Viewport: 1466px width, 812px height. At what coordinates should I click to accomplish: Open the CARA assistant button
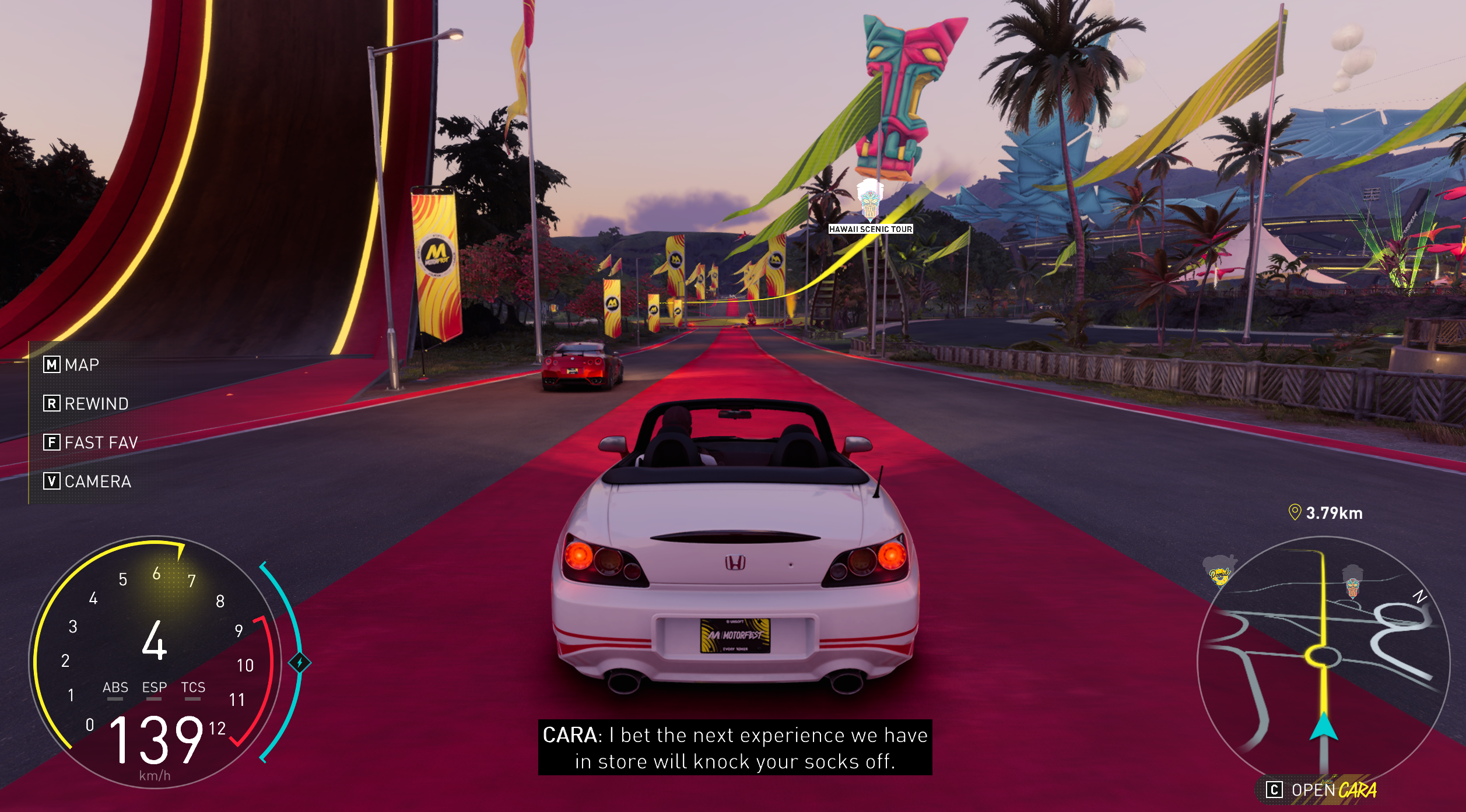(x=1321, y=790)
